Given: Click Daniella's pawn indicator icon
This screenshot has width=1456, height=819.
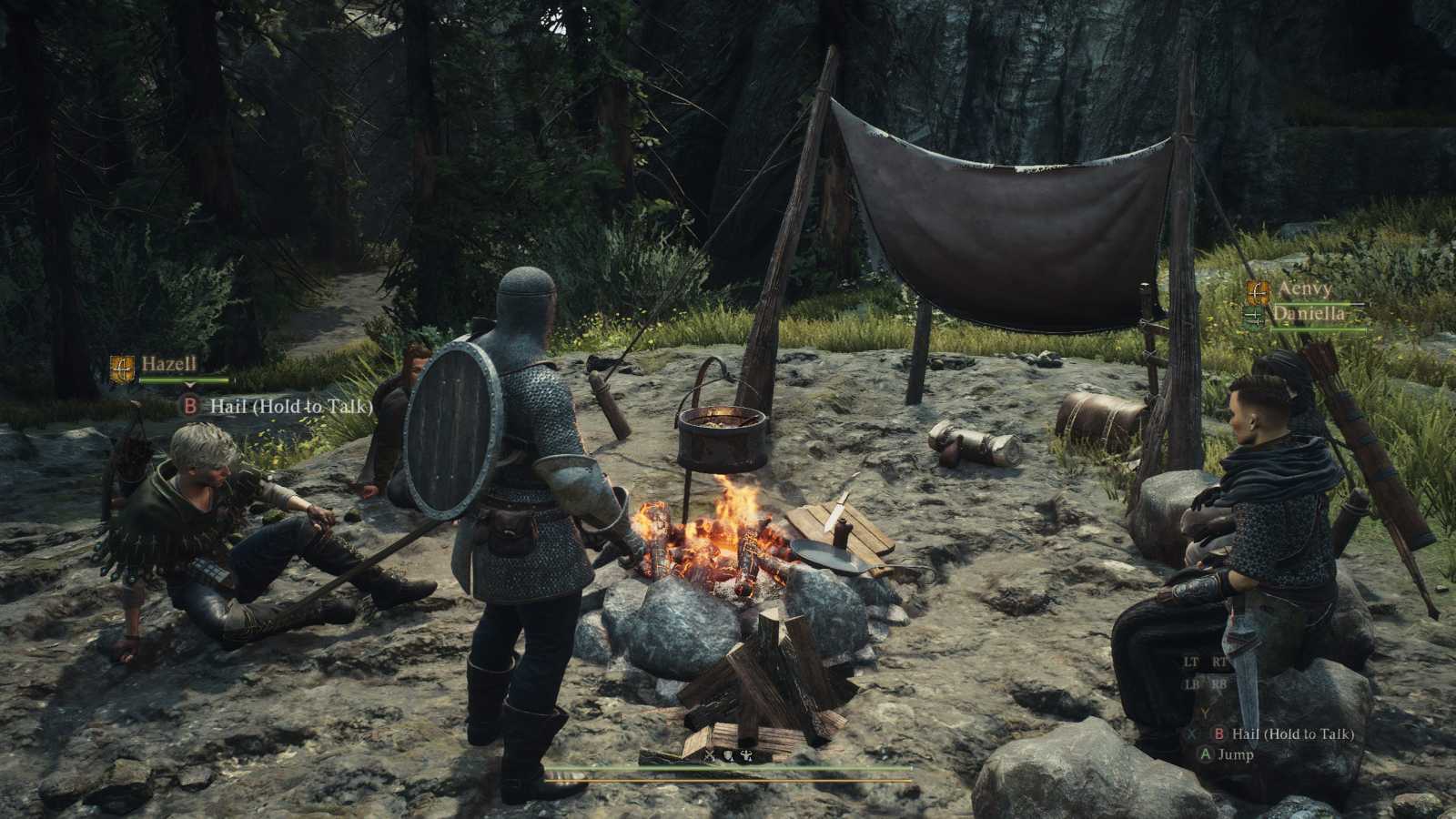Looking at the screenshot, I should 1254,316.
